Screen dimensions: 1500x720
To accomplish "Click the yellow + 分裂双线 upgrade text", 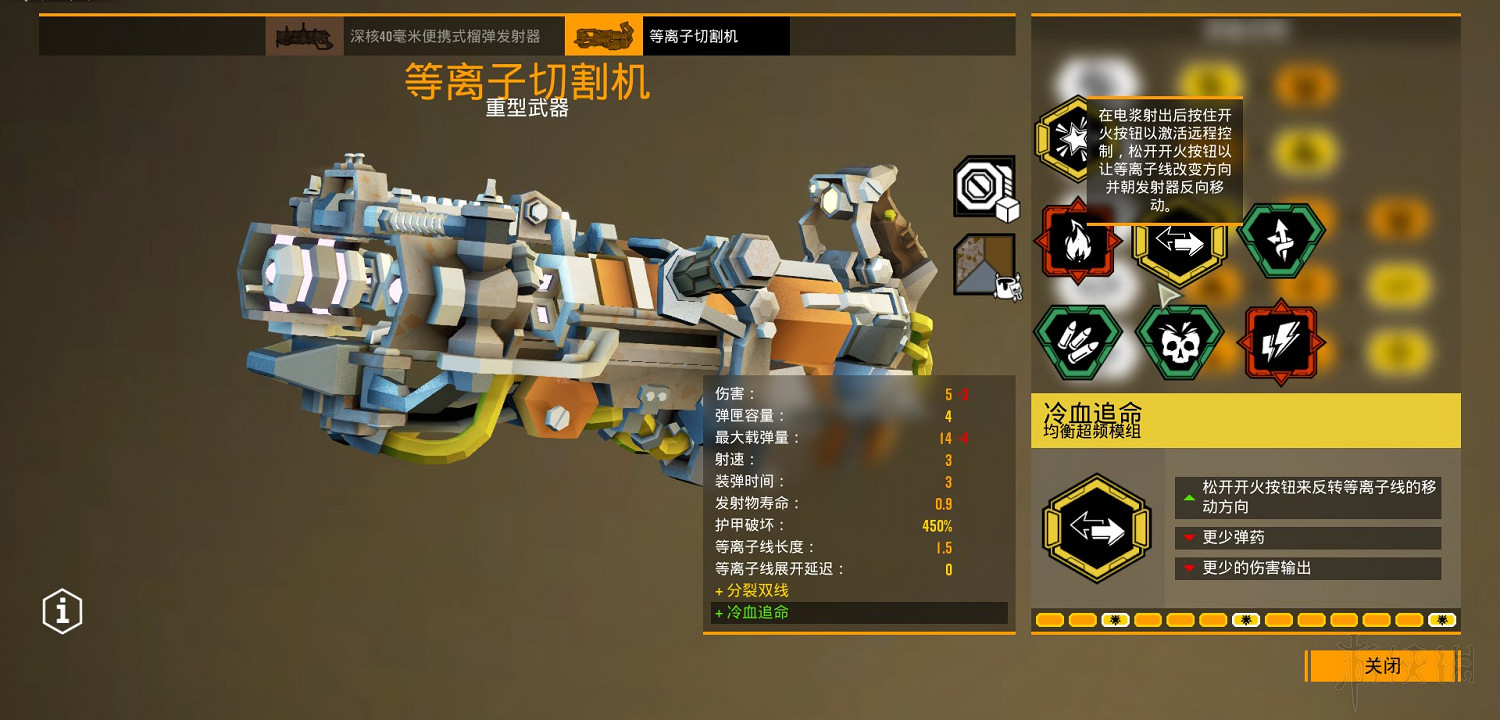I will tap(755, 590).
